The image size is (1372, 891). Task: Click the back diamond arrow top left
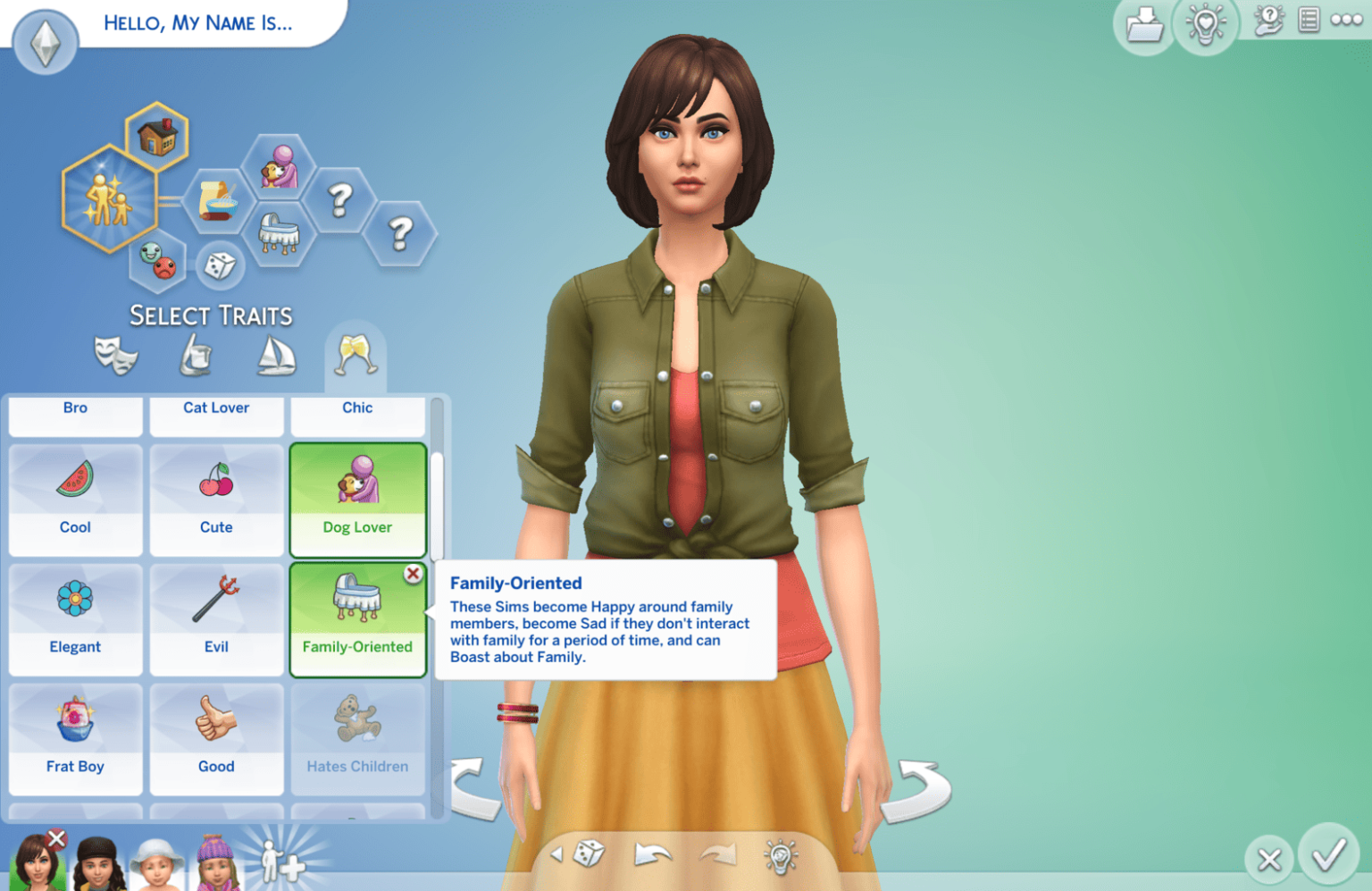tap(44, 42)
